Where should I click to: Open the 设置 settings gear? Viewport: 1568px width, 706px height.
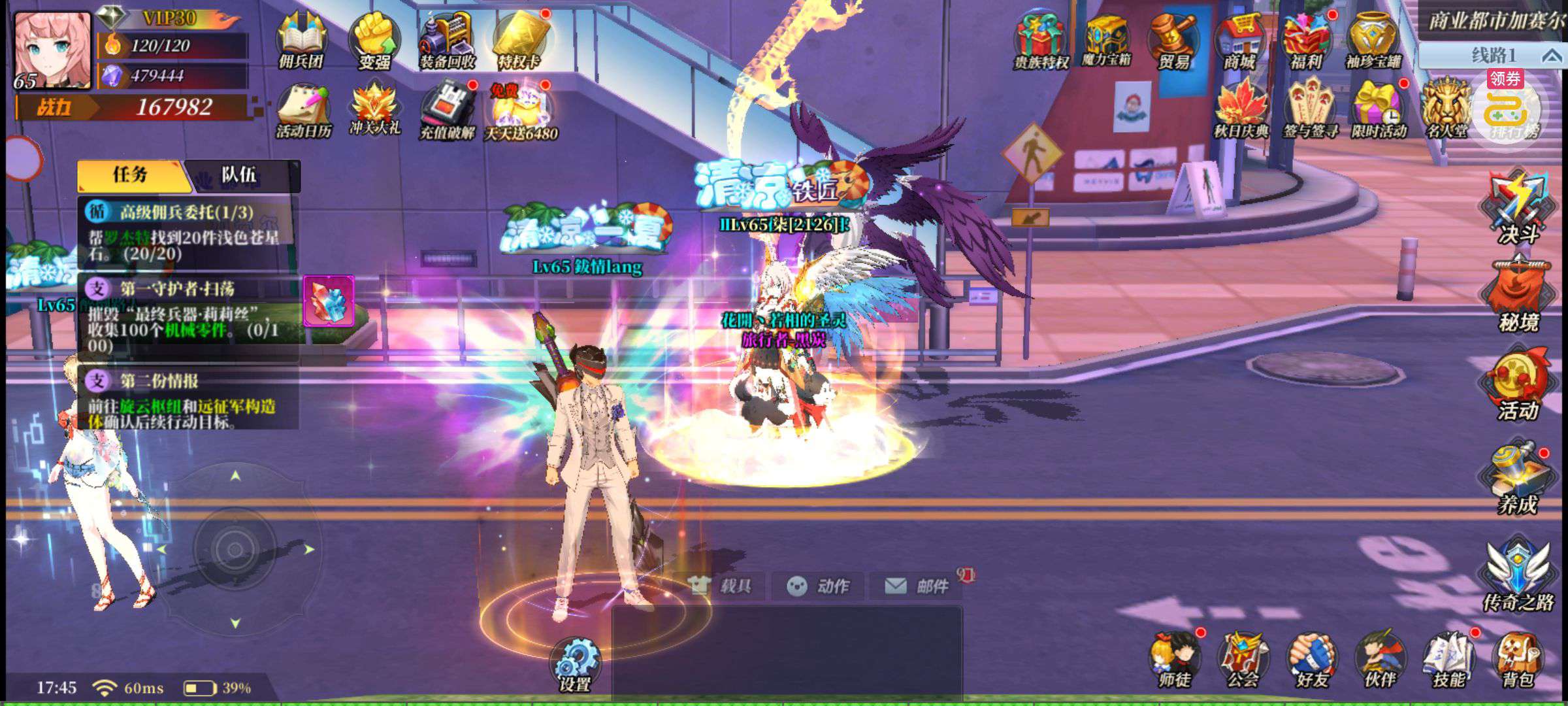(575, 664)
